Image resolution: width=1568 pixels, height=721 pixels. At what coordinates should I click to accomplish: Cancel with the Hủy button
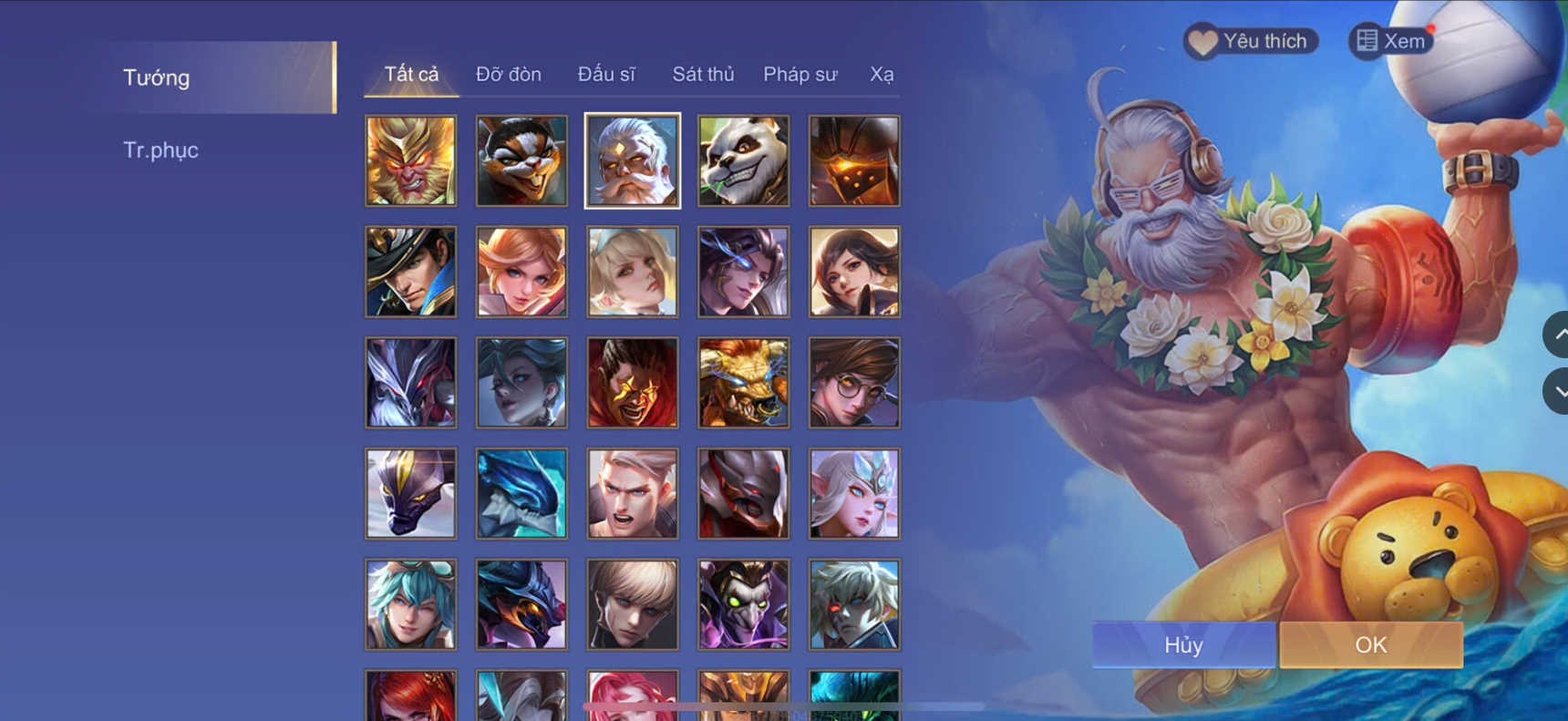coord(1182,644)
